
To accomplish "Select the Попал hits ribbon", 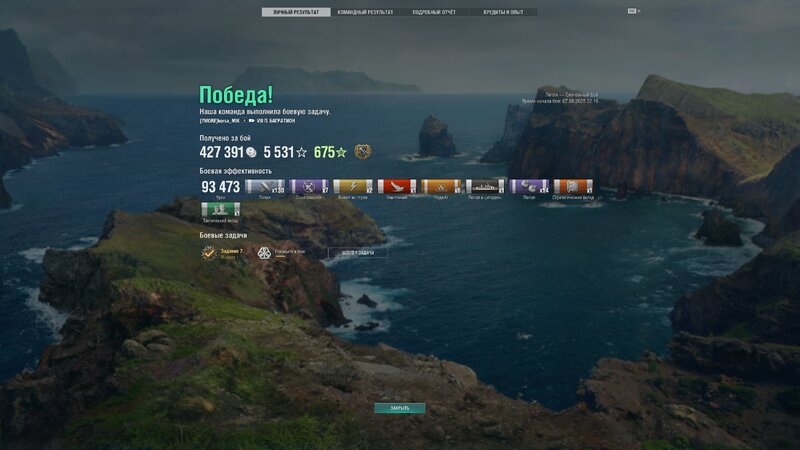I will pos(265,186).
